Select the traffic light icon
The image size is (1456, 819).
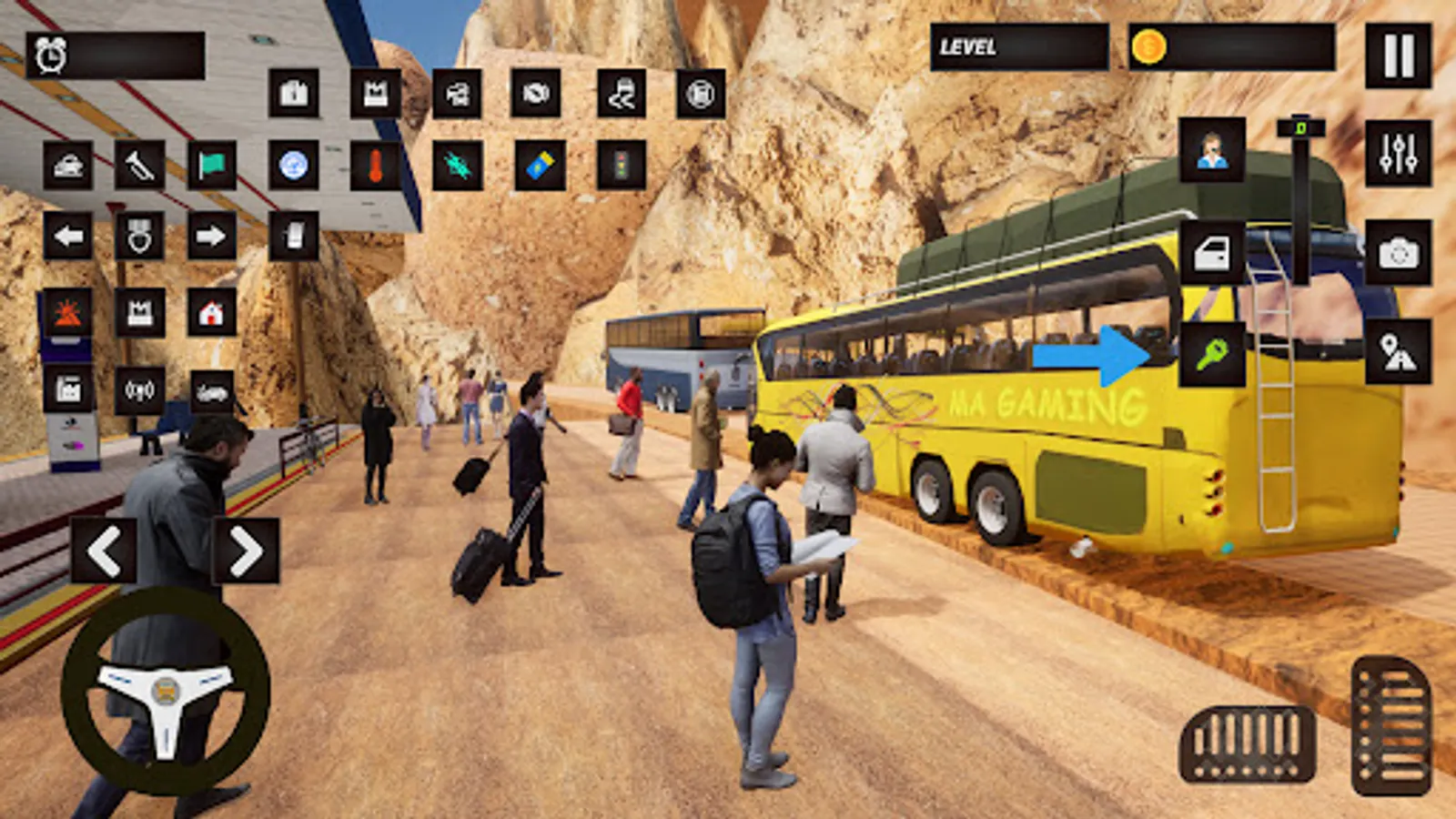coord(622,166)
